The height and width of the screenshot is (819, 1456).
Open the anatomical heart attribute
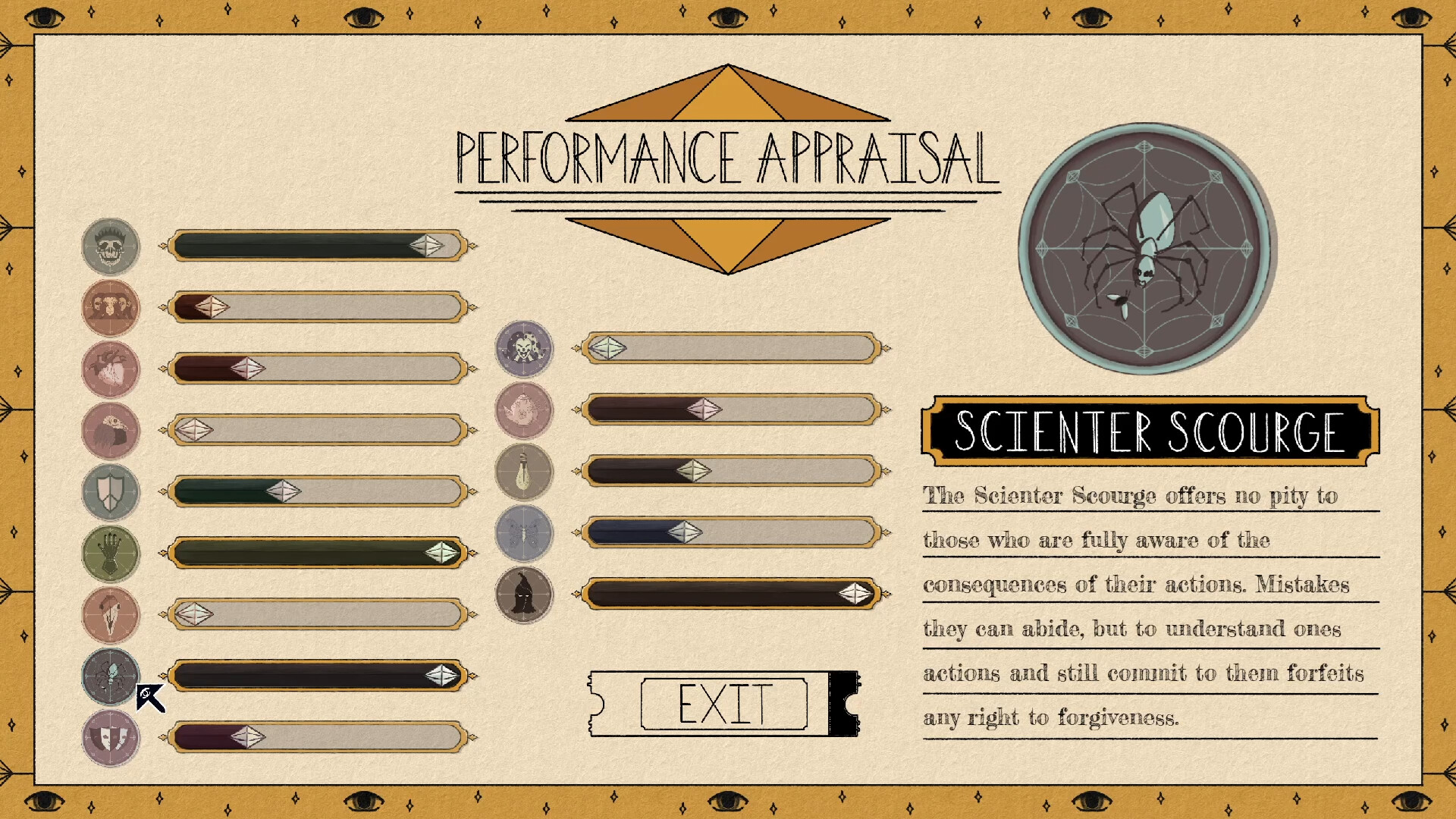coord(110,369)
